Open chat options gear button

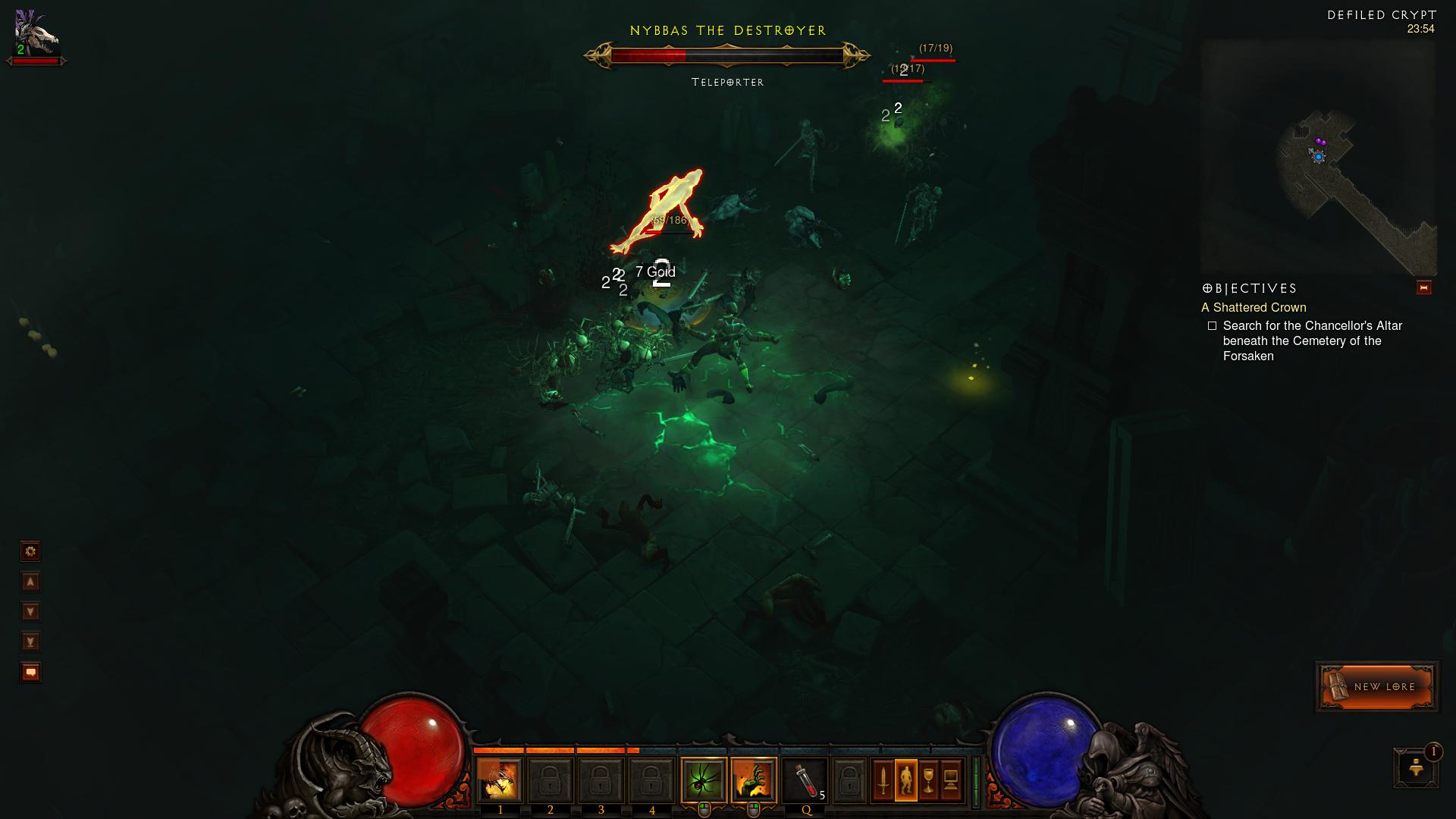(x=30, y=551)
